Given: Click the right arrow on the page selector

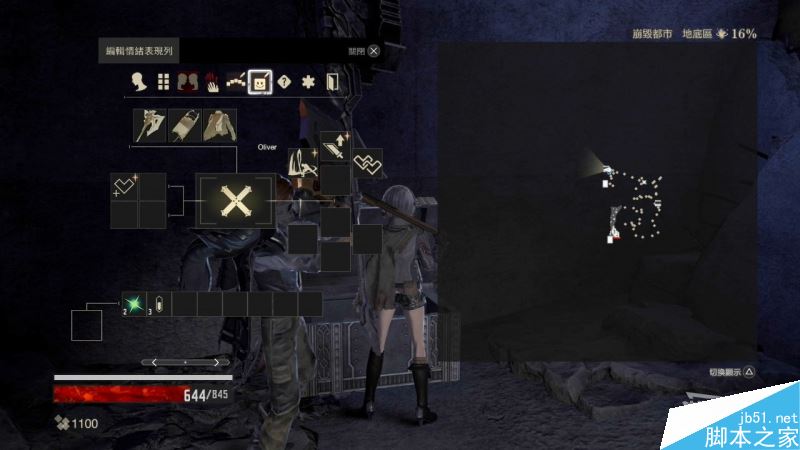Looking at the screenshot, I should [217, 361].
